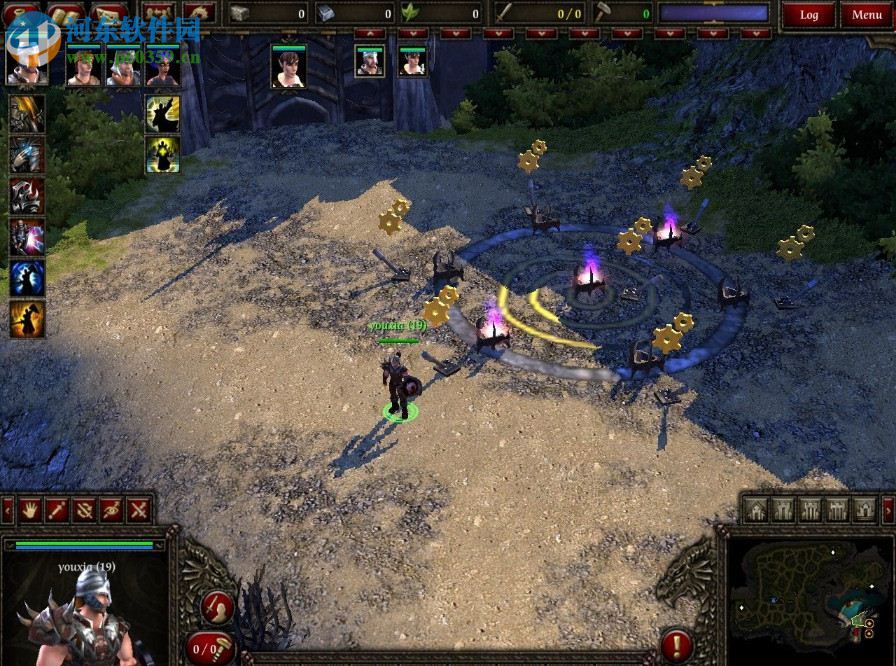
Task: Activate the blue swirling magic ability
Action: [x=27, y=277]
